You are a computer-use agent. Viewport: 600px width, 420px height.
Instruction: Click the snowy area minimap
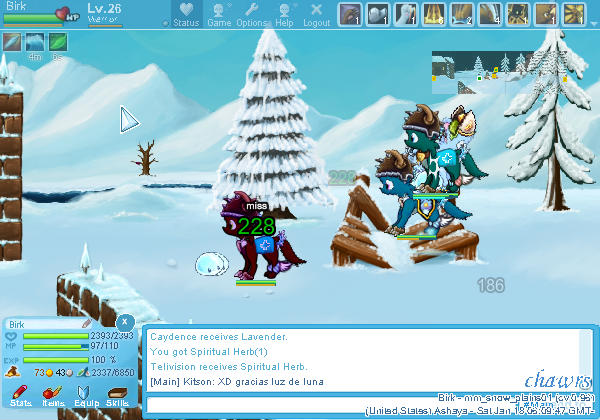(x=467, y=66)
